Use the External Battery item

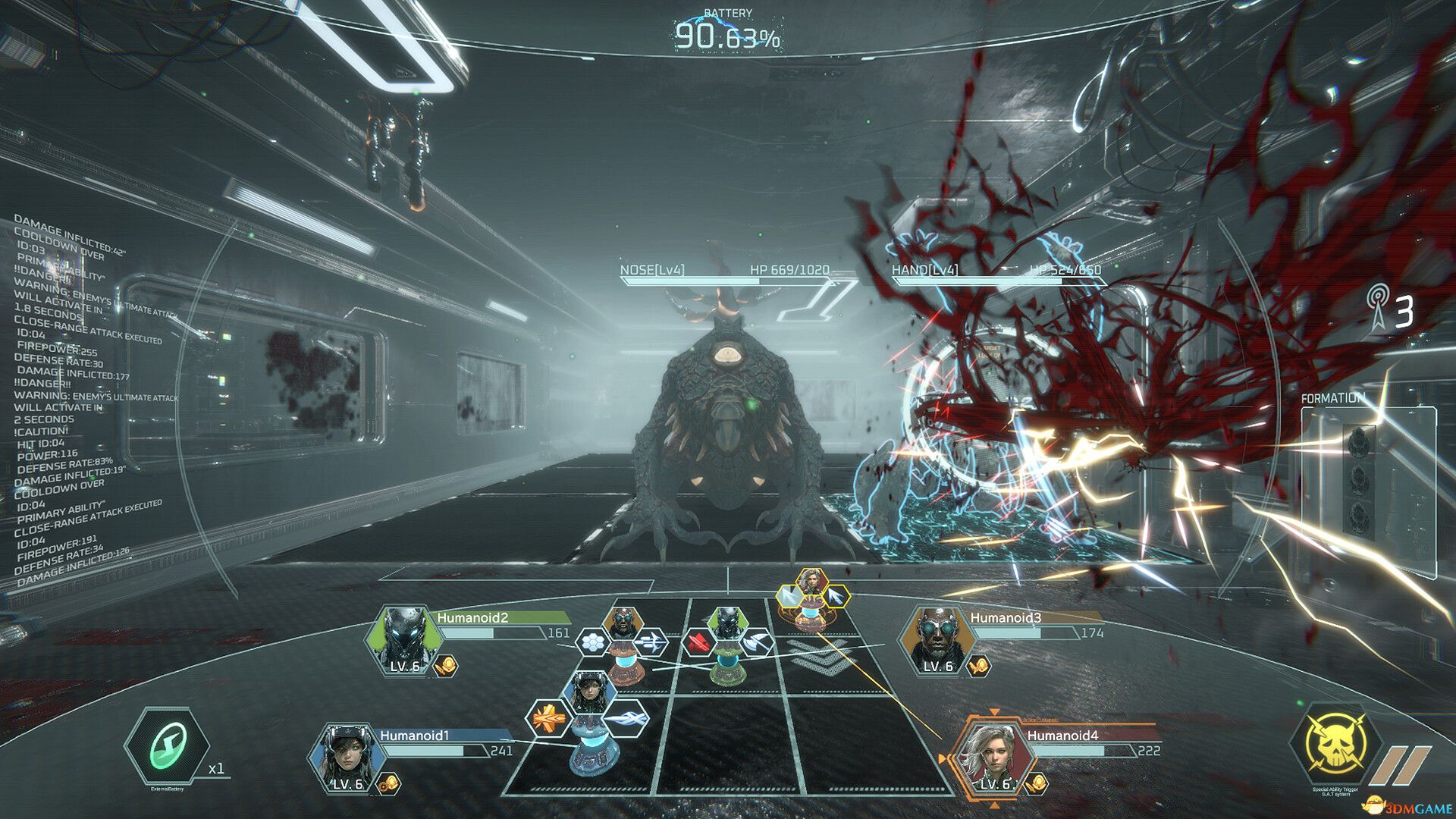point(168,747)
